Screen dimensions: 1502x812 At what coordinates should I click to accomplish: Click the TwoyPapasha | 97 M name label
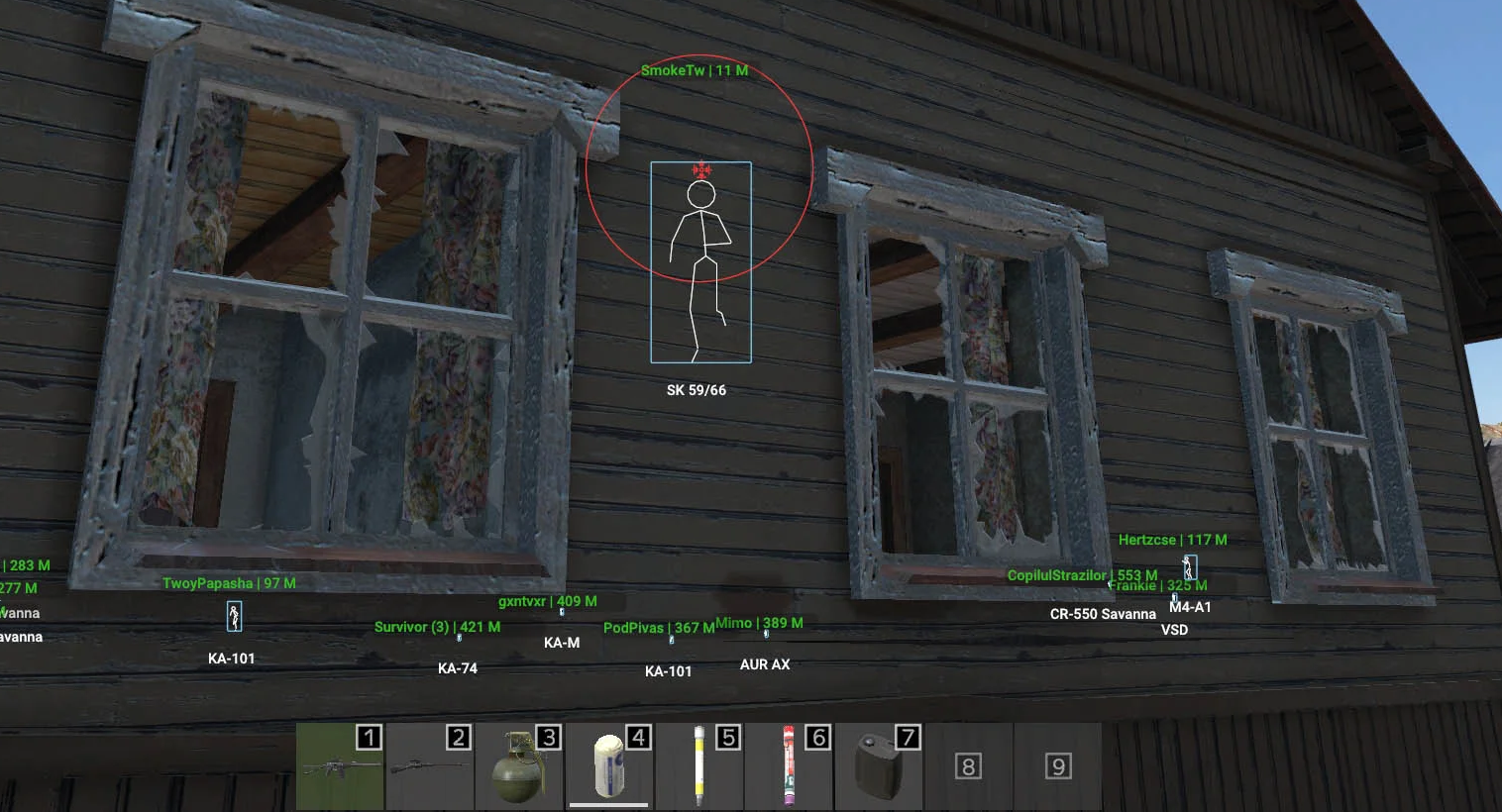coord(230,583)
